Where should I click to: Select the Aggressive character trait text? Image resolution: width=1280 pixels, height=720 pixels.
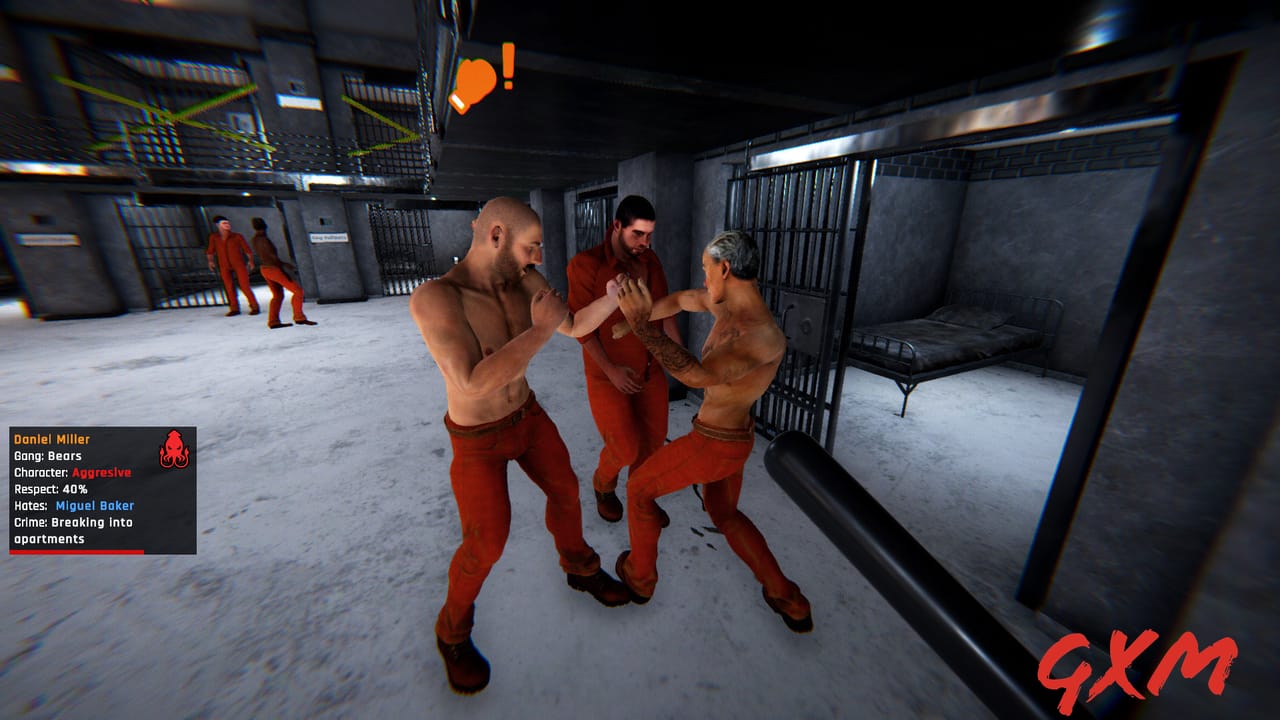coord(100,472)
